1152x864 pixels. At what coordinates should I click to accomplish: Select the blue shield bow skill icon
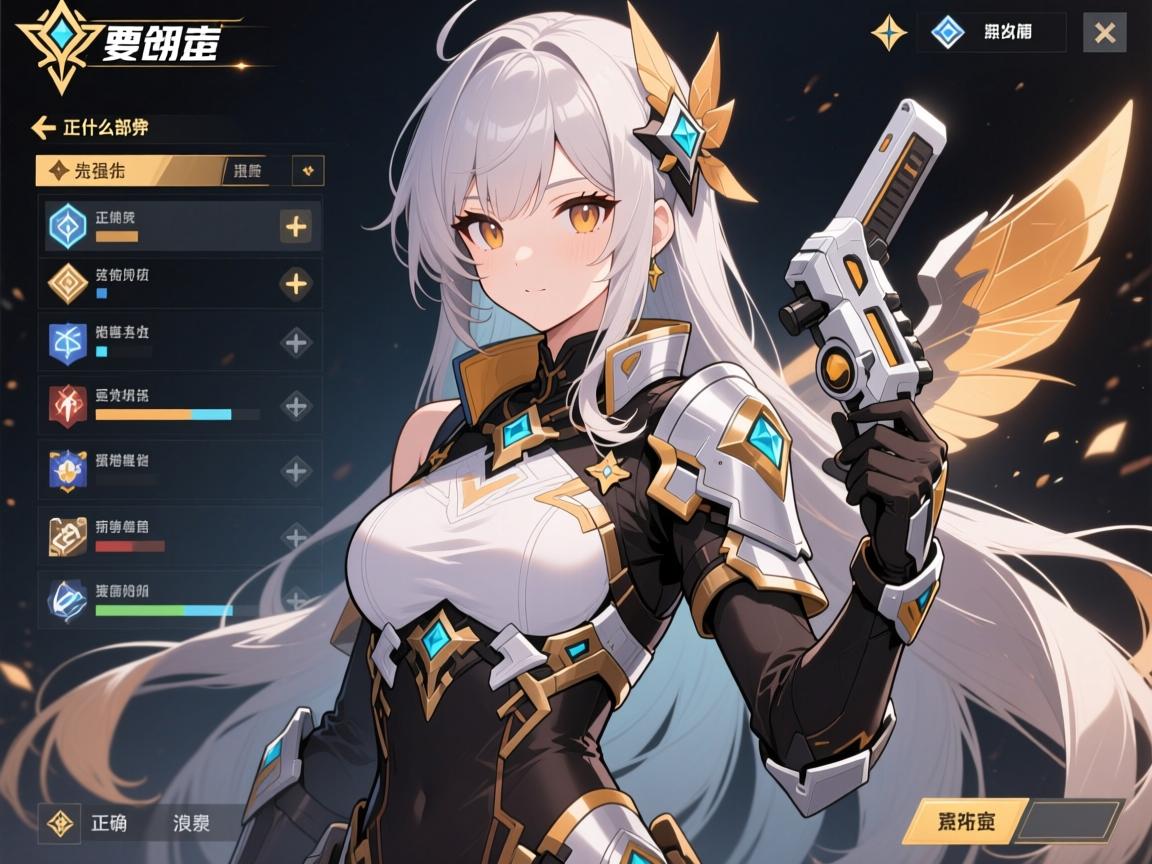coord(68,342)
